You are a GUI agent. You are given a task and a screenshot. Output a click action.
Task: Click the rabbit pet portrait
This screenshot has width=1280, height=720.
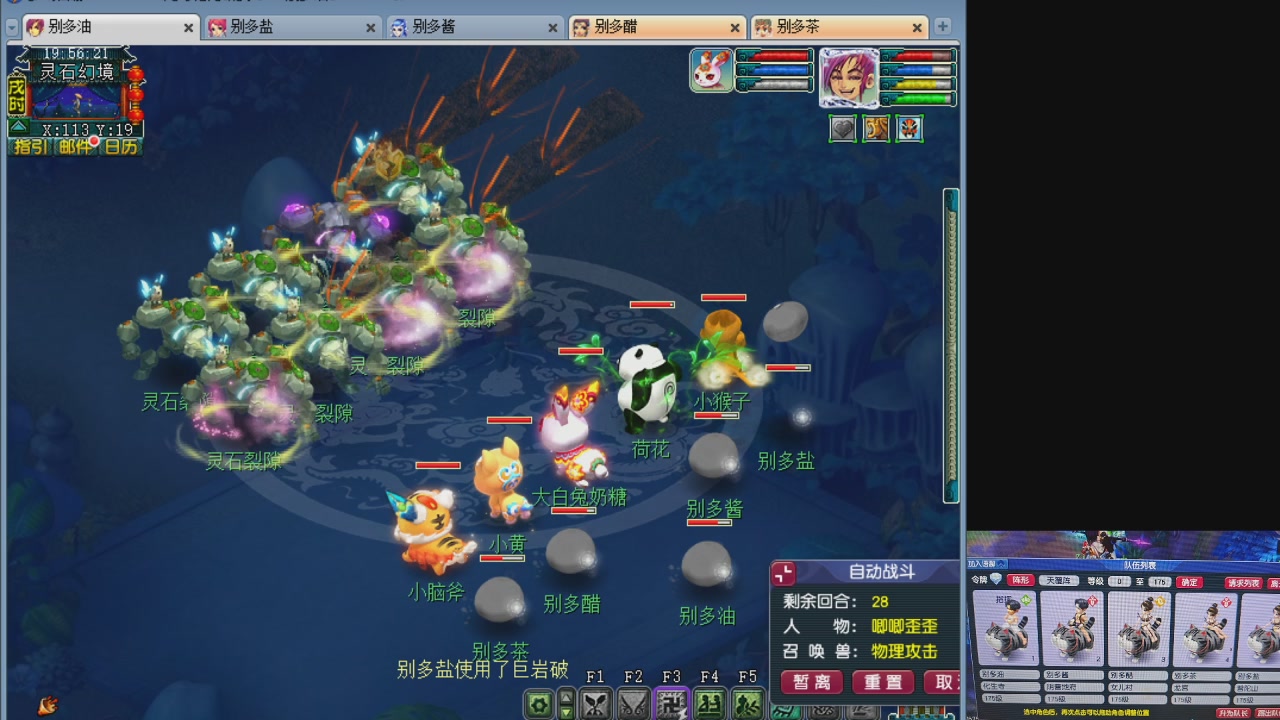click(x=711, y=72)
